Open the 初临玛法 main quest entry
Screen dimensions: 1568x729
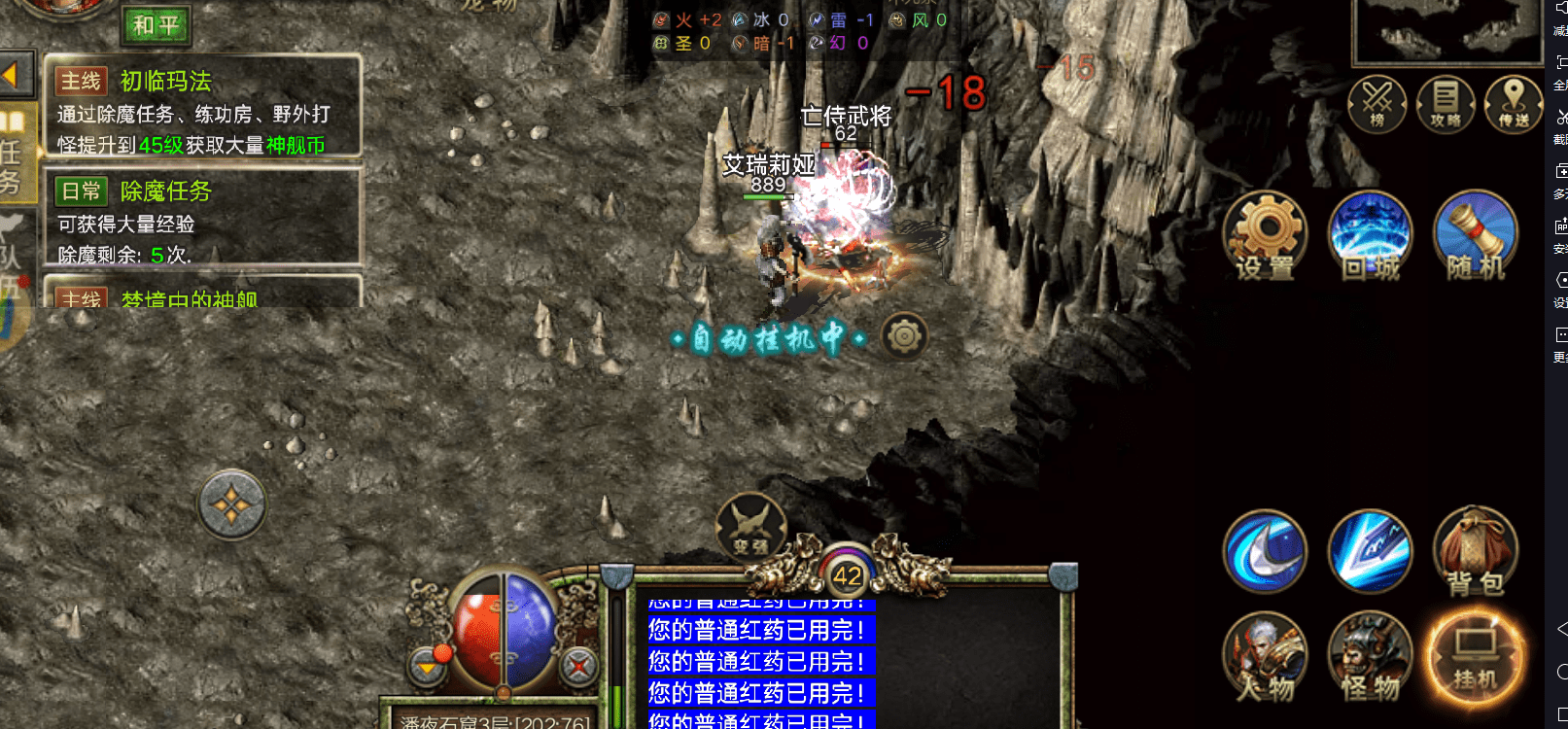(x=202, y=107)
